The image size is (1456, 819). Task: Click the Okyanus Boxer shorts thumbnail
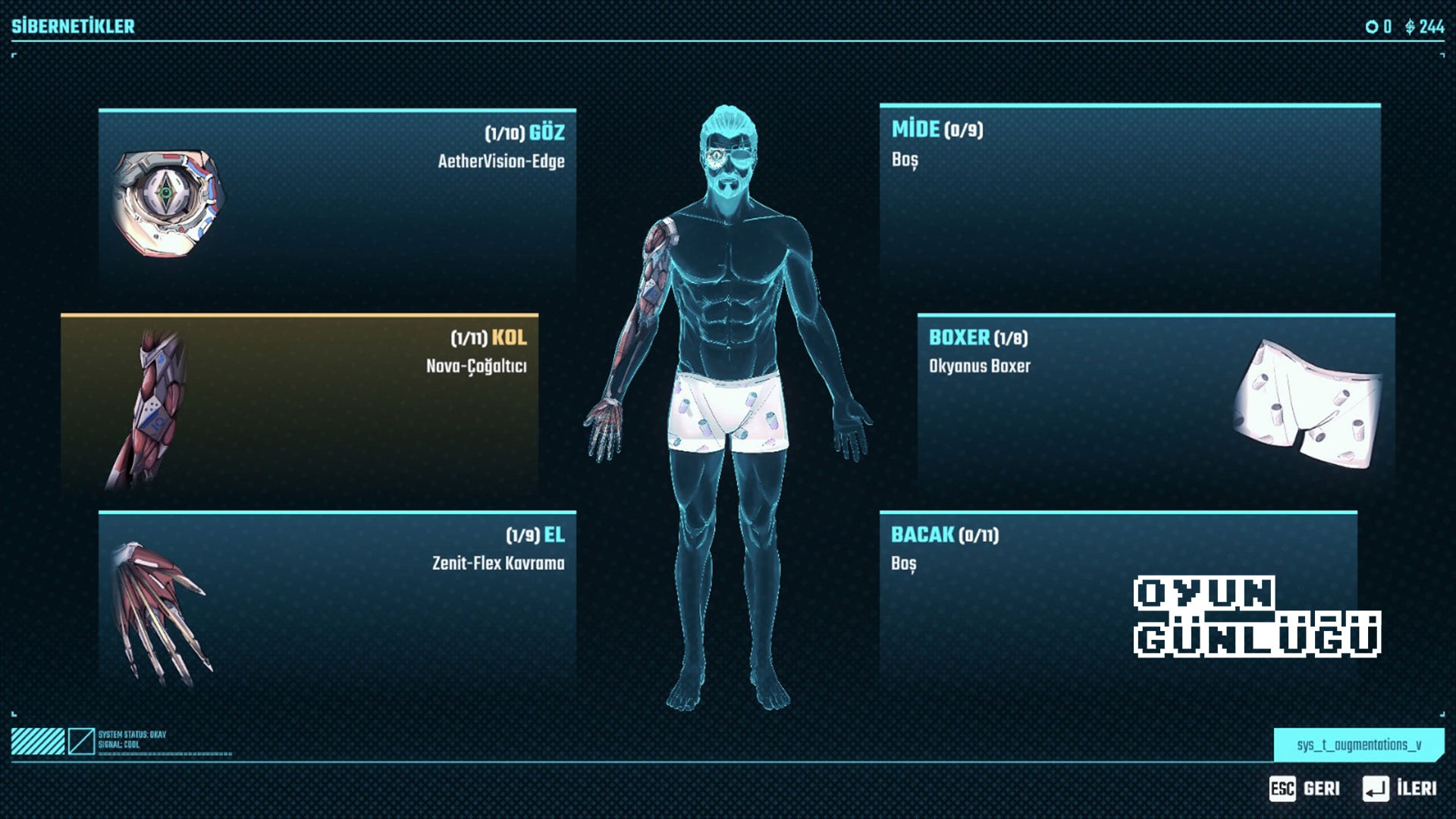[1306, 402]
